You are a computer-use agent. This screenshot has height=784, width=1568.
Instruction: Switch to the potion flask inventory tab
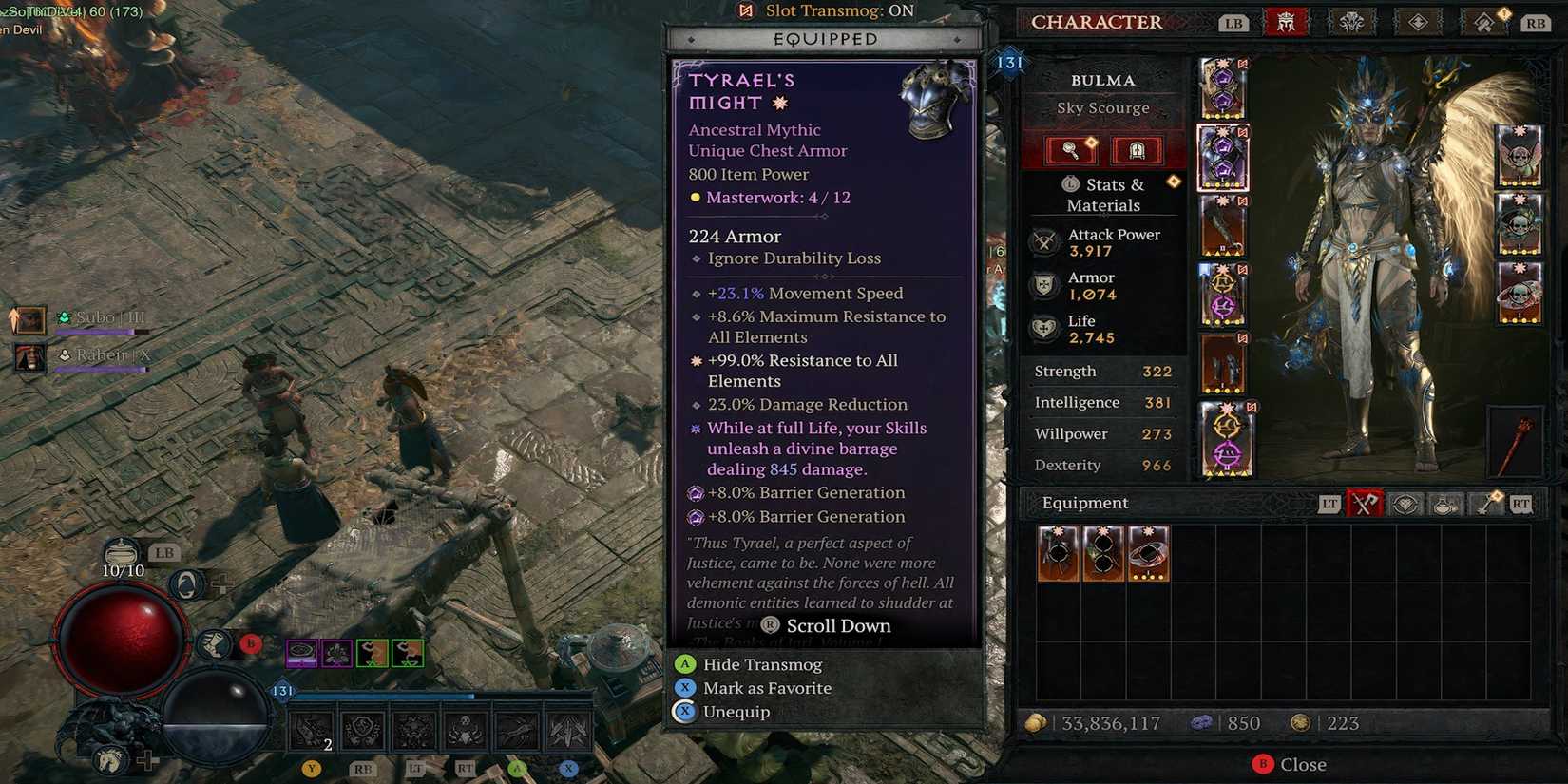point(1445,504)
